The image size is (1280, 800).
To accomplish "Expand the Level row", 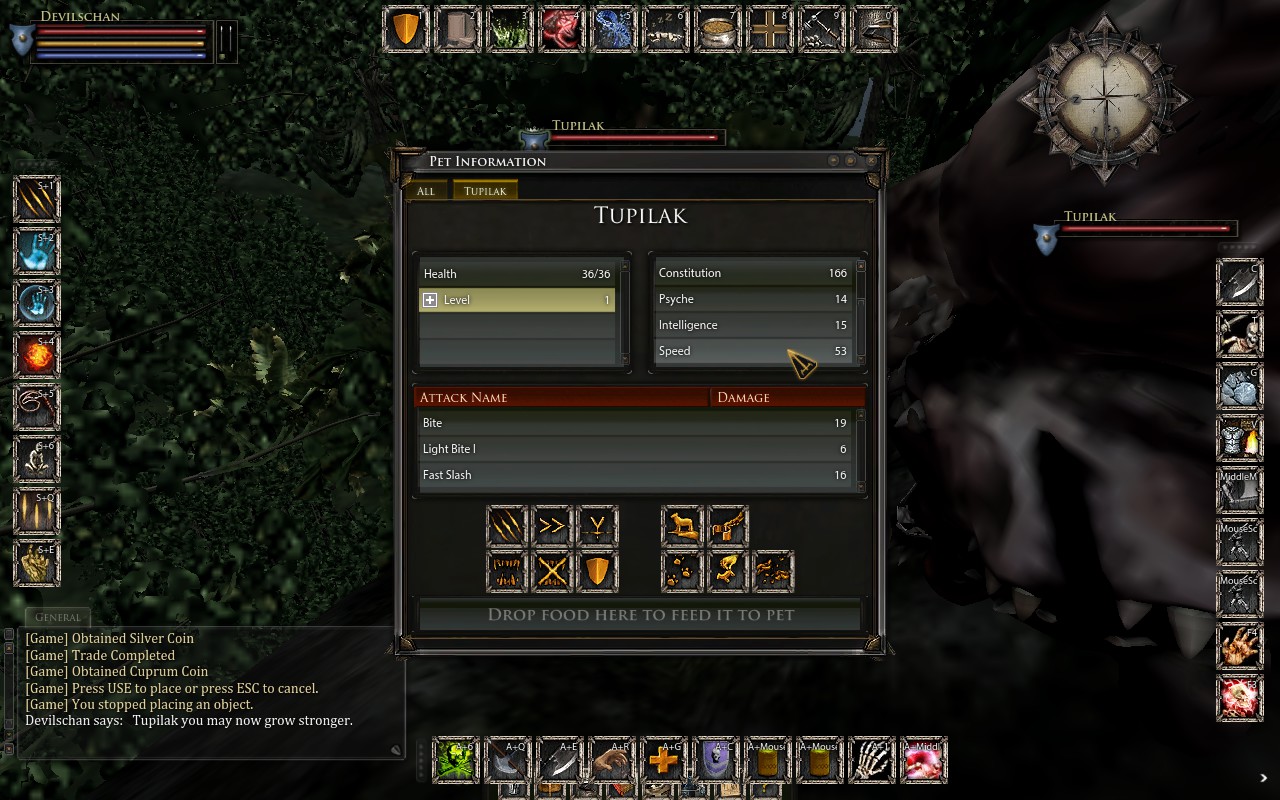I will (x=430, y=300).
